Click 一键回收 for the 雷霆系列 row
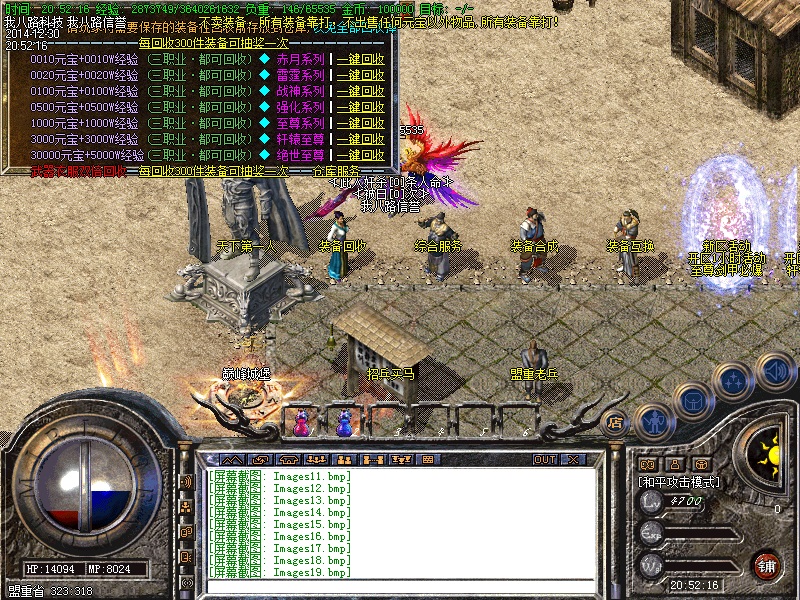800x600 pixels. point(361,75)
